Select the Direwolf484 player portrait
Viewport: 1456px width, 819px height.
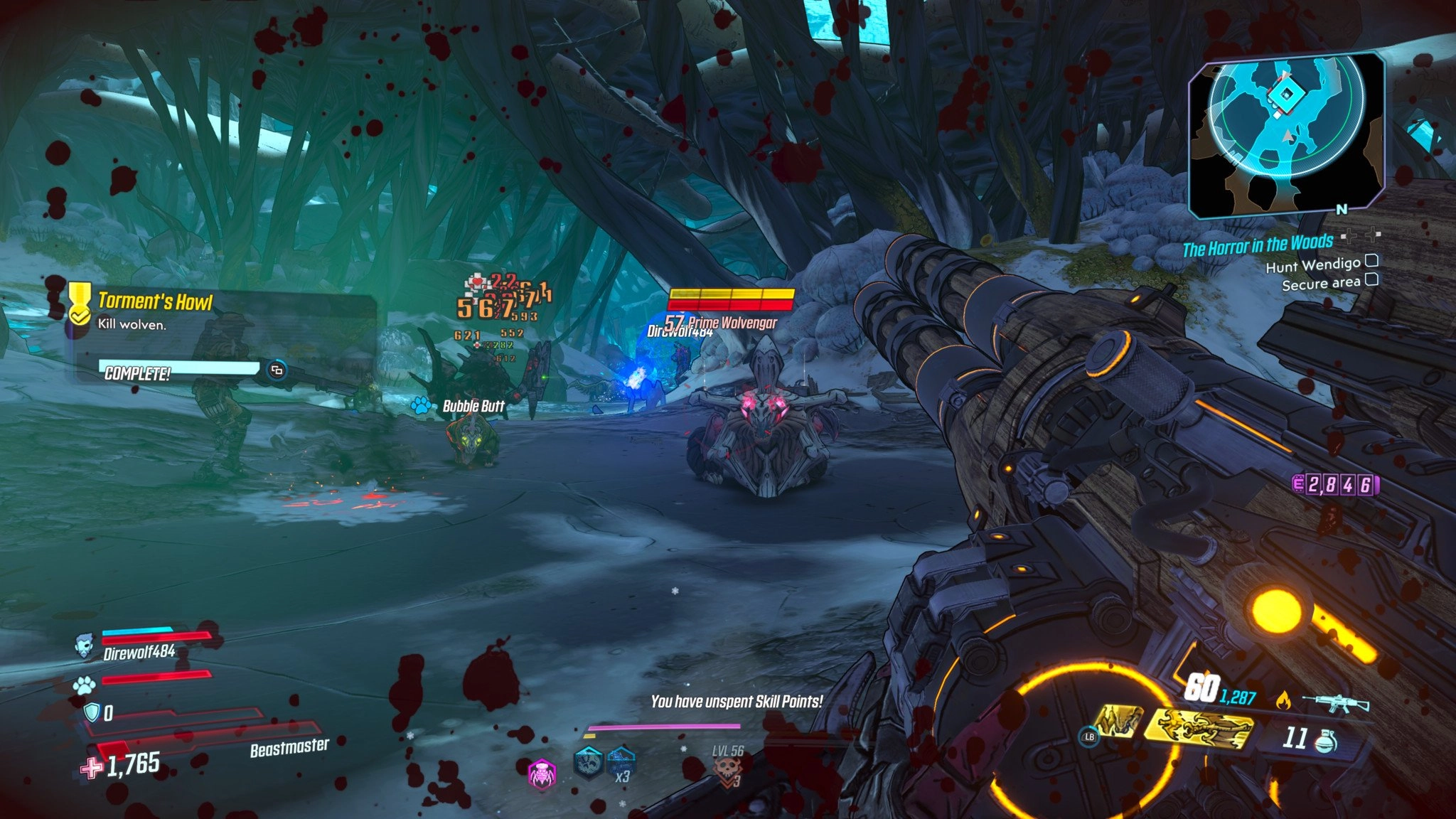click(85, 646)
